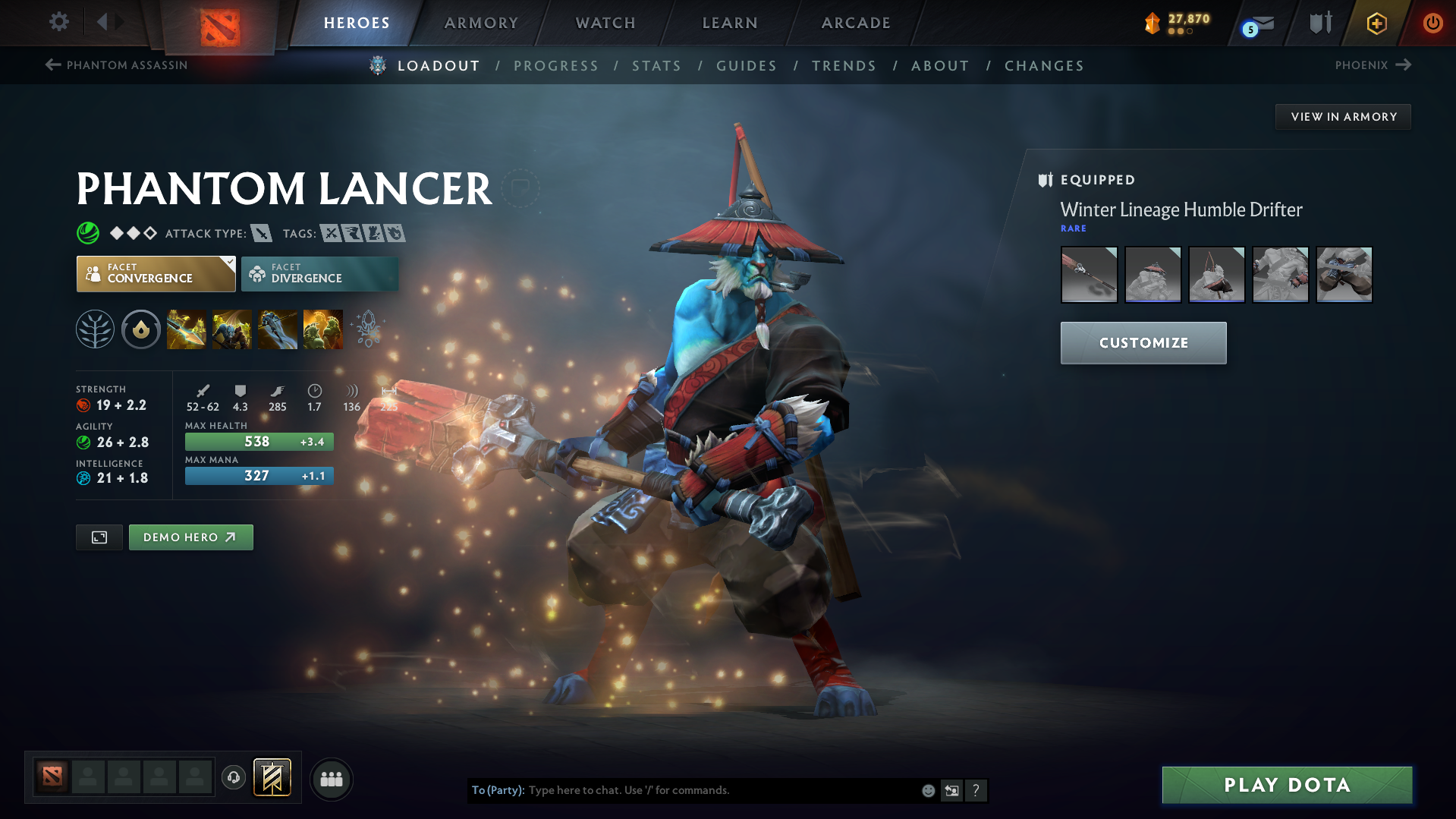This screenshot has height=819, width=1456.
Task: Switch to the STATS tab
Action: 656,65
